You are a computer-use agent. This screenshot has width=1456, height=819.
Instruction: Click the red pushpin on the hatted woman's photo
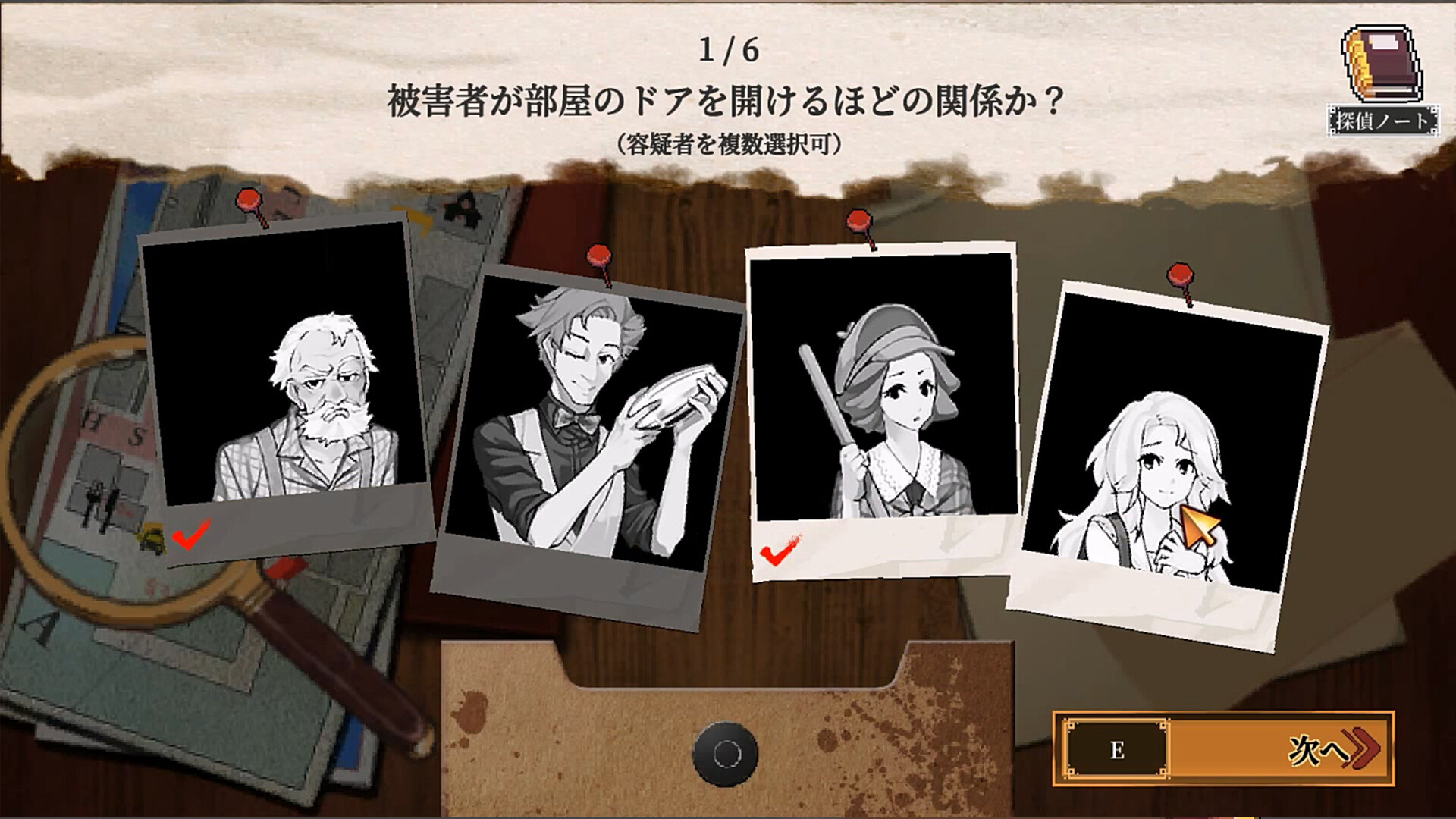[x=858, y=220]
